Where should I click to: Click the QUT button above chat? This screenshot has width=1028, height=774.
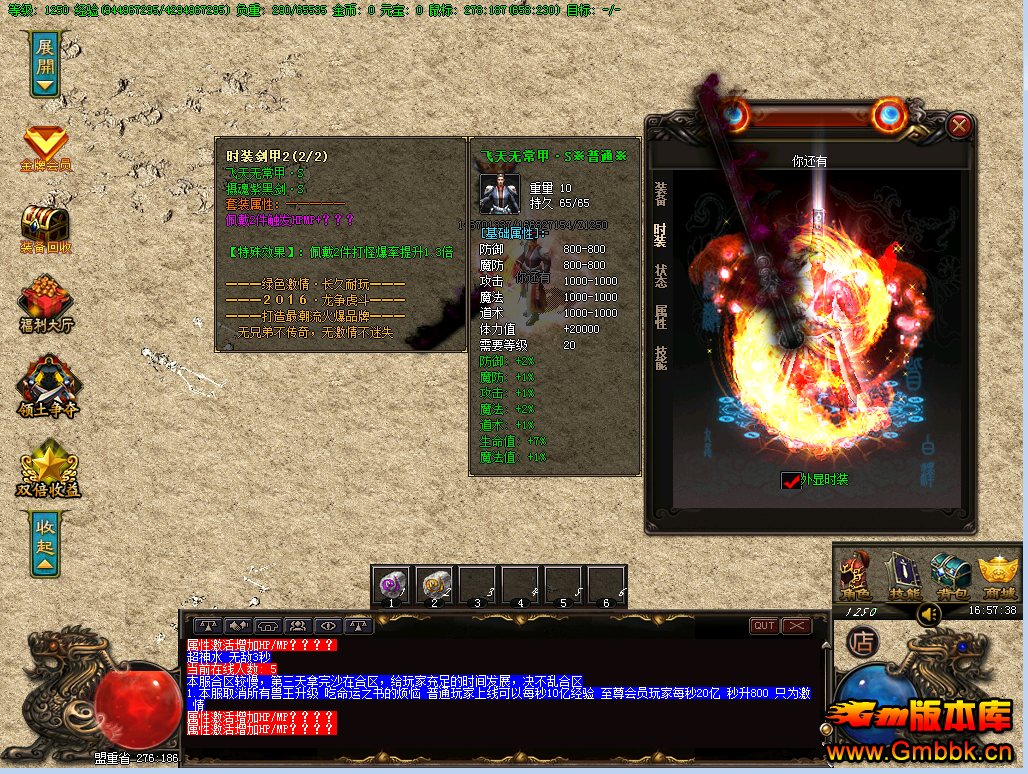pyautogui.click(x=764, y=626)
